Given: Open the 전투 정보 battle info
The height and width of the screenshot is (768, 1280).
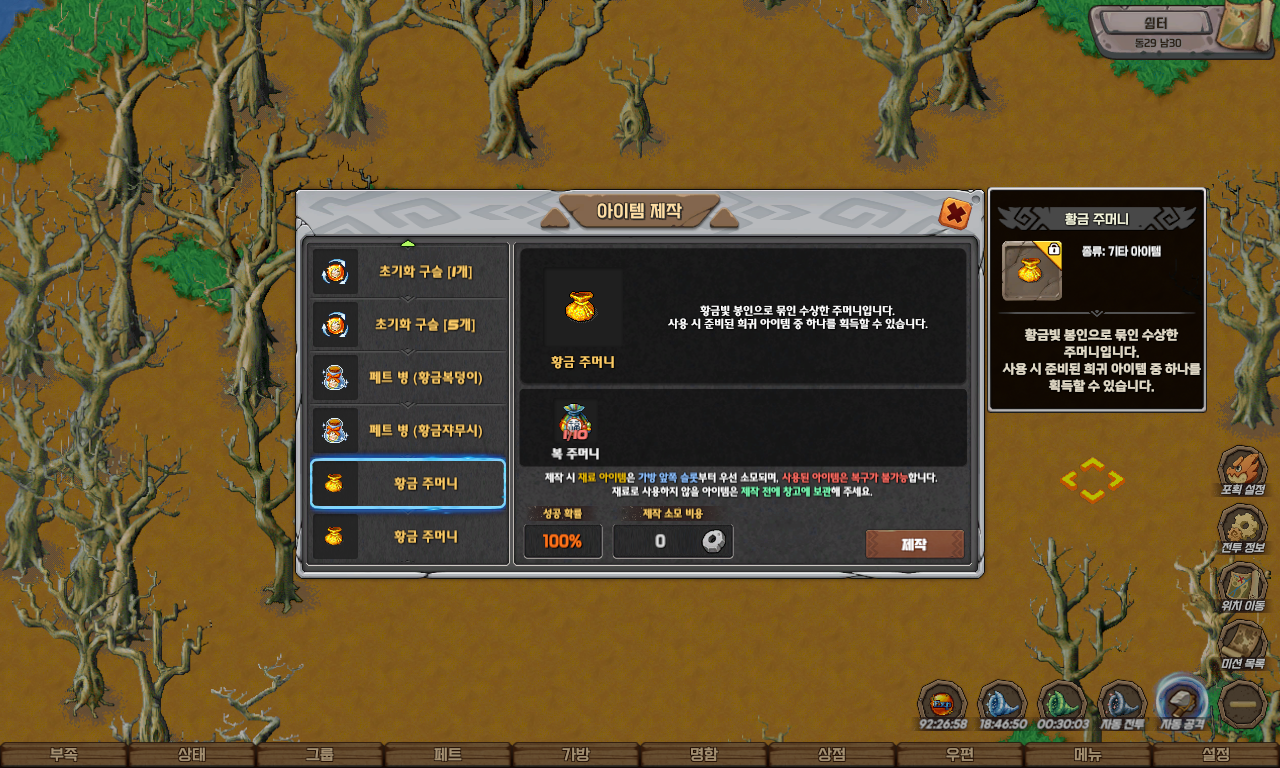Looking at the screenshot, I should pos(1243,527).
